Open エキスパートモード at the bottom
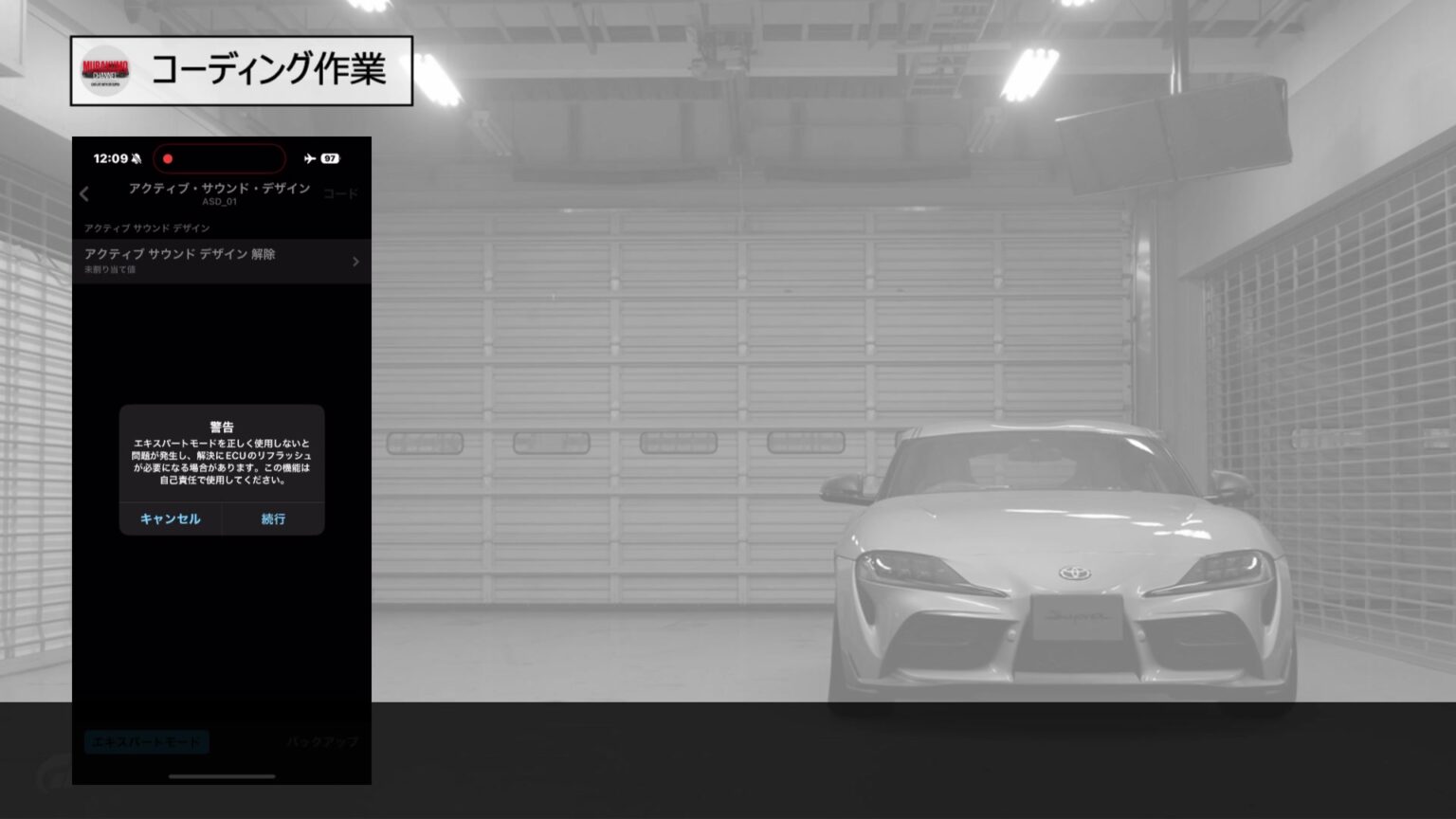1456x819 pixels. (x=146, y=741)
